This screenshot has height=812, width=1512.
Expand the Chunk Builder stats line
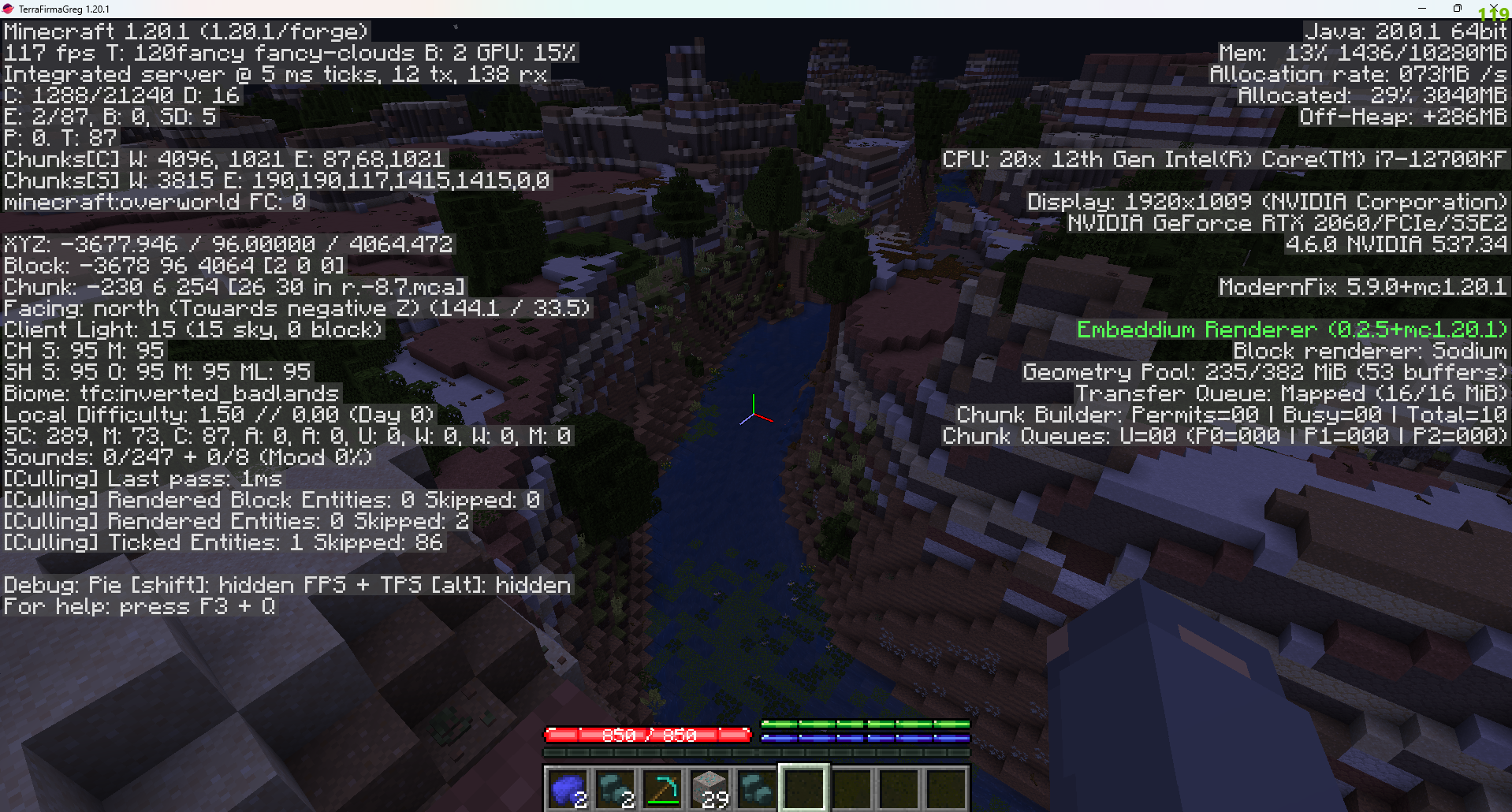(1230, 414)
